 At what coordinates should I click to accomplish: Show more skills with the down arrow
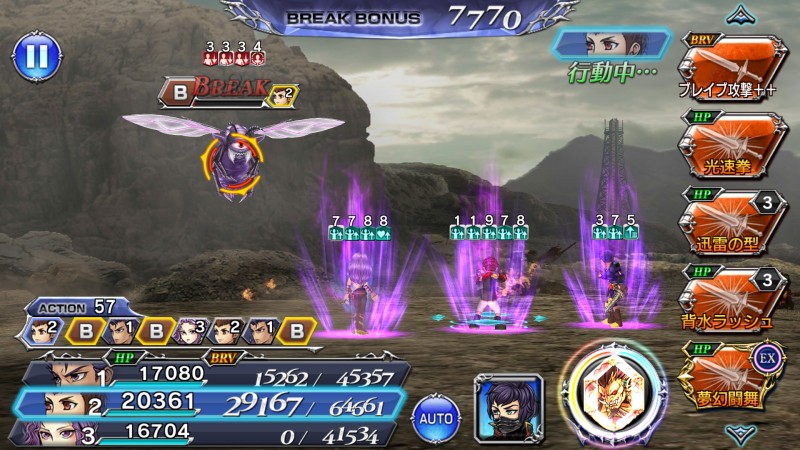(740, 432)
